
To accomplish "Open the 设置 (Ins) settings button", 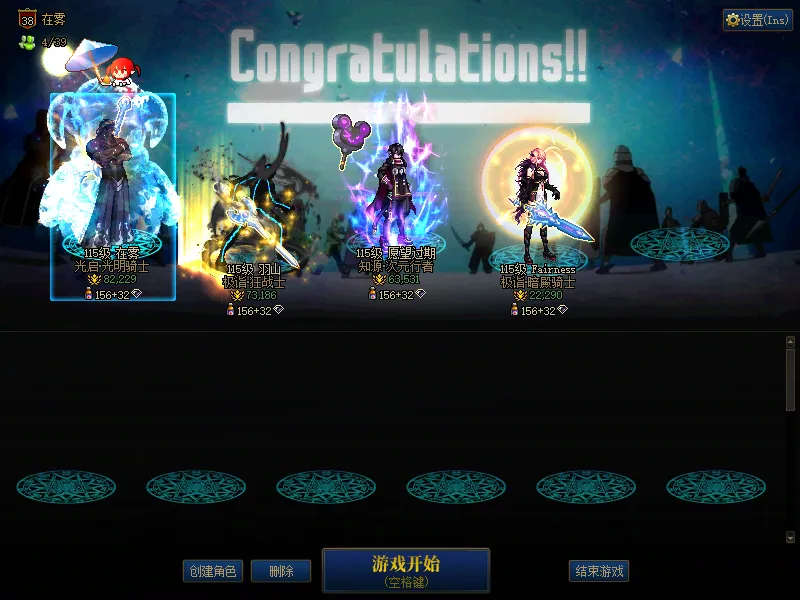I will pos(757,20).
